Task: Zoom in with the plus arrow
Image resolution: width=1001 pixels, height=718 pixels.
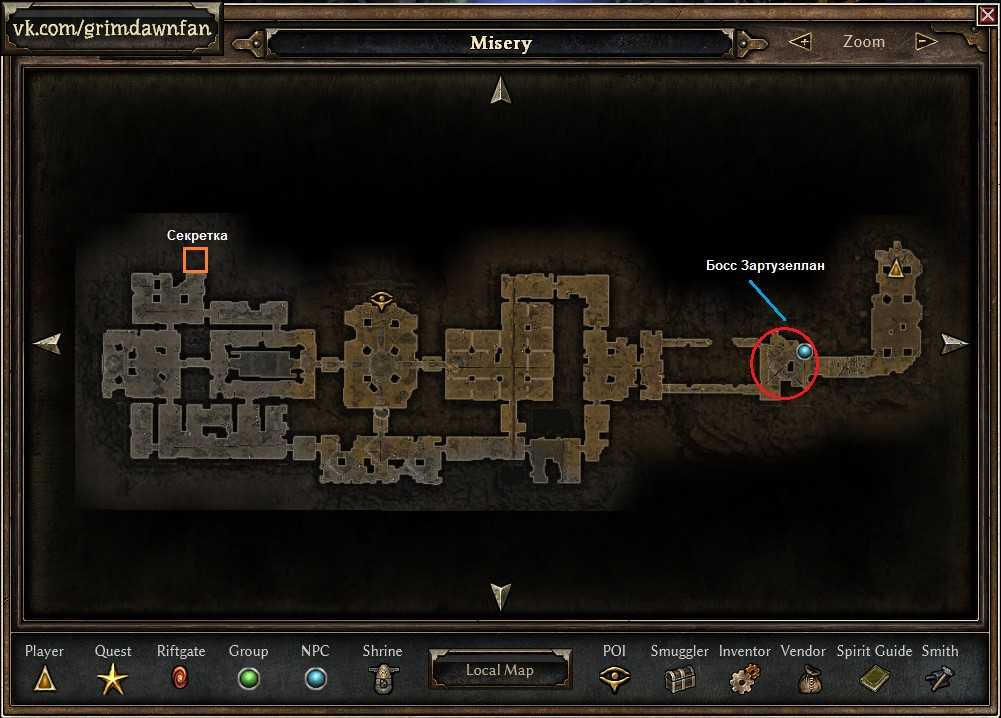Action: [x=800, y=42]
